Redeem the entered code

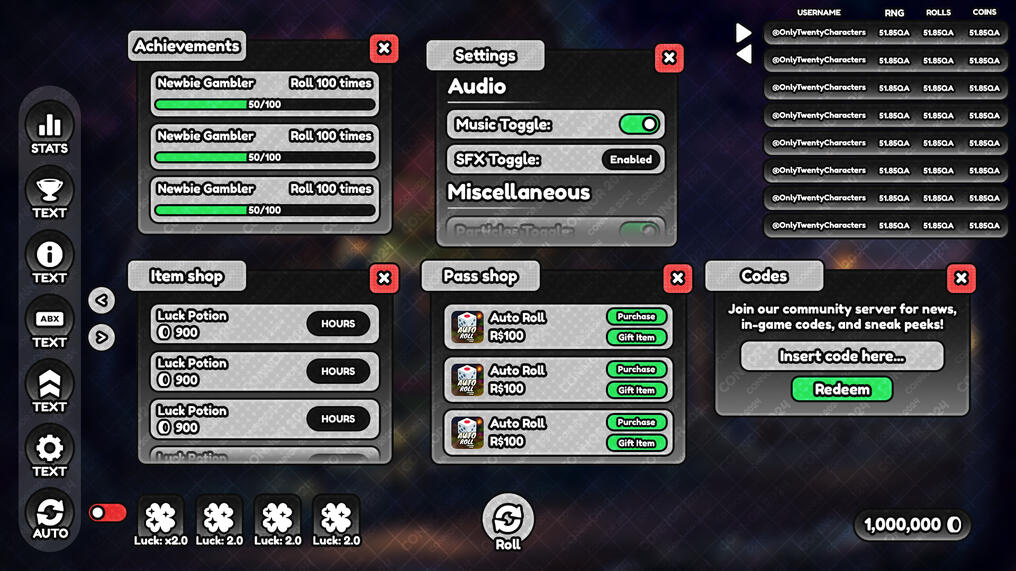842,389
